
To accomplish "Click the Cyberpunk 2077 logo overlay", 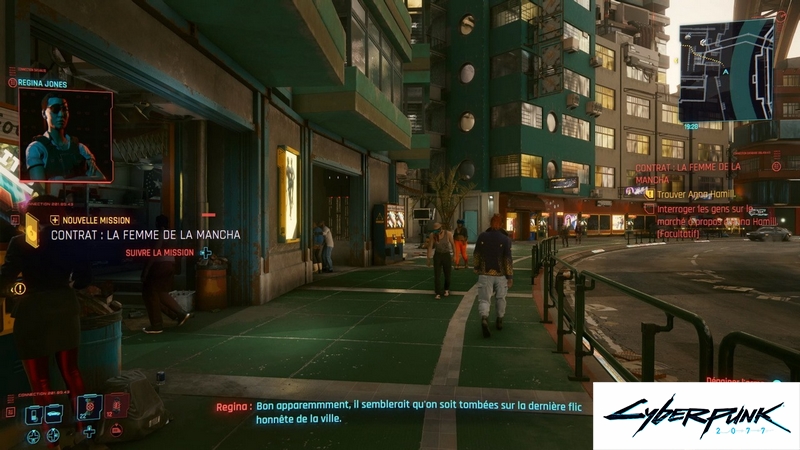I will [x=695, y=415].
